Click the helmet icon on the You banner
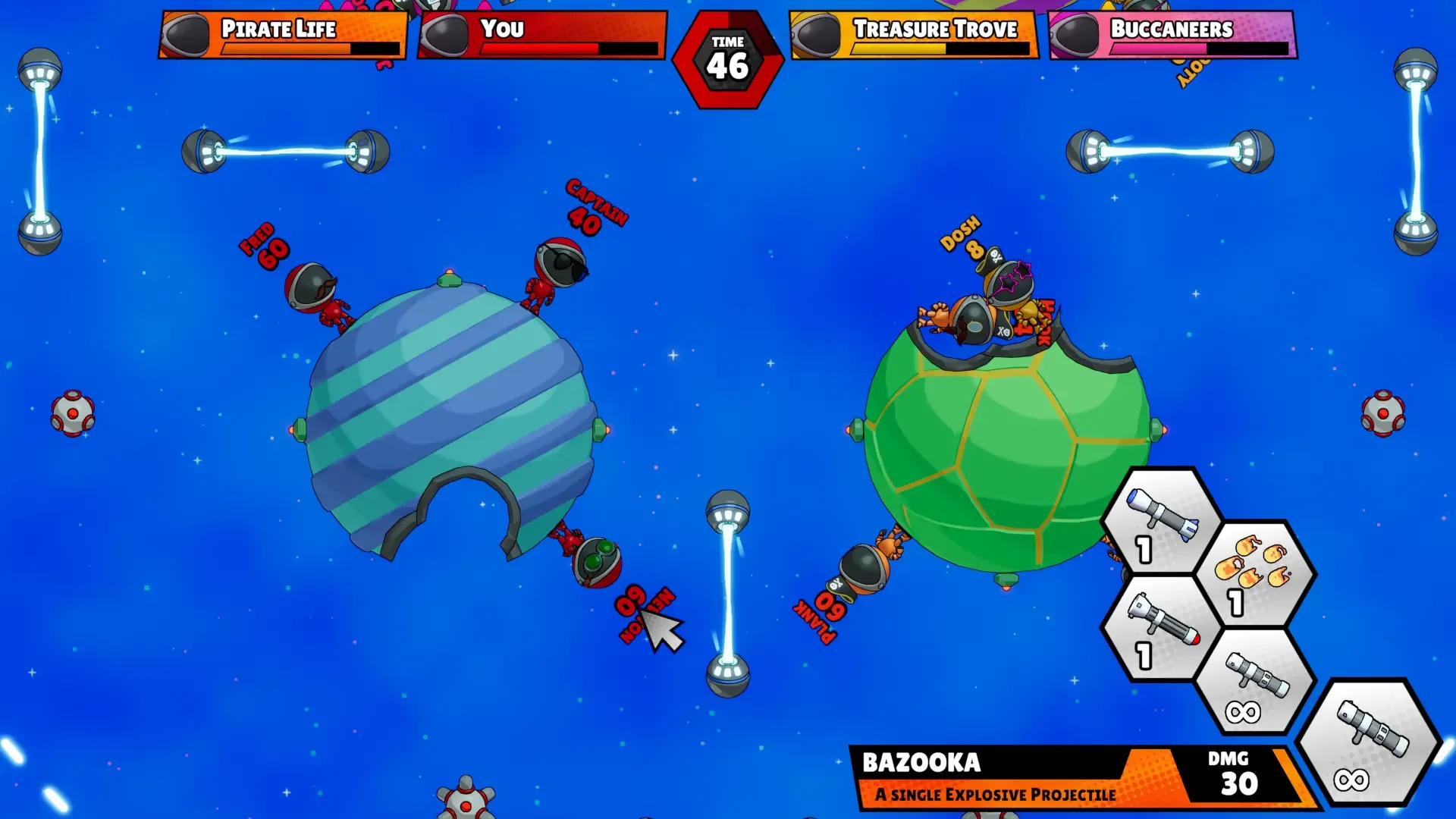 [x=446, y=32]
